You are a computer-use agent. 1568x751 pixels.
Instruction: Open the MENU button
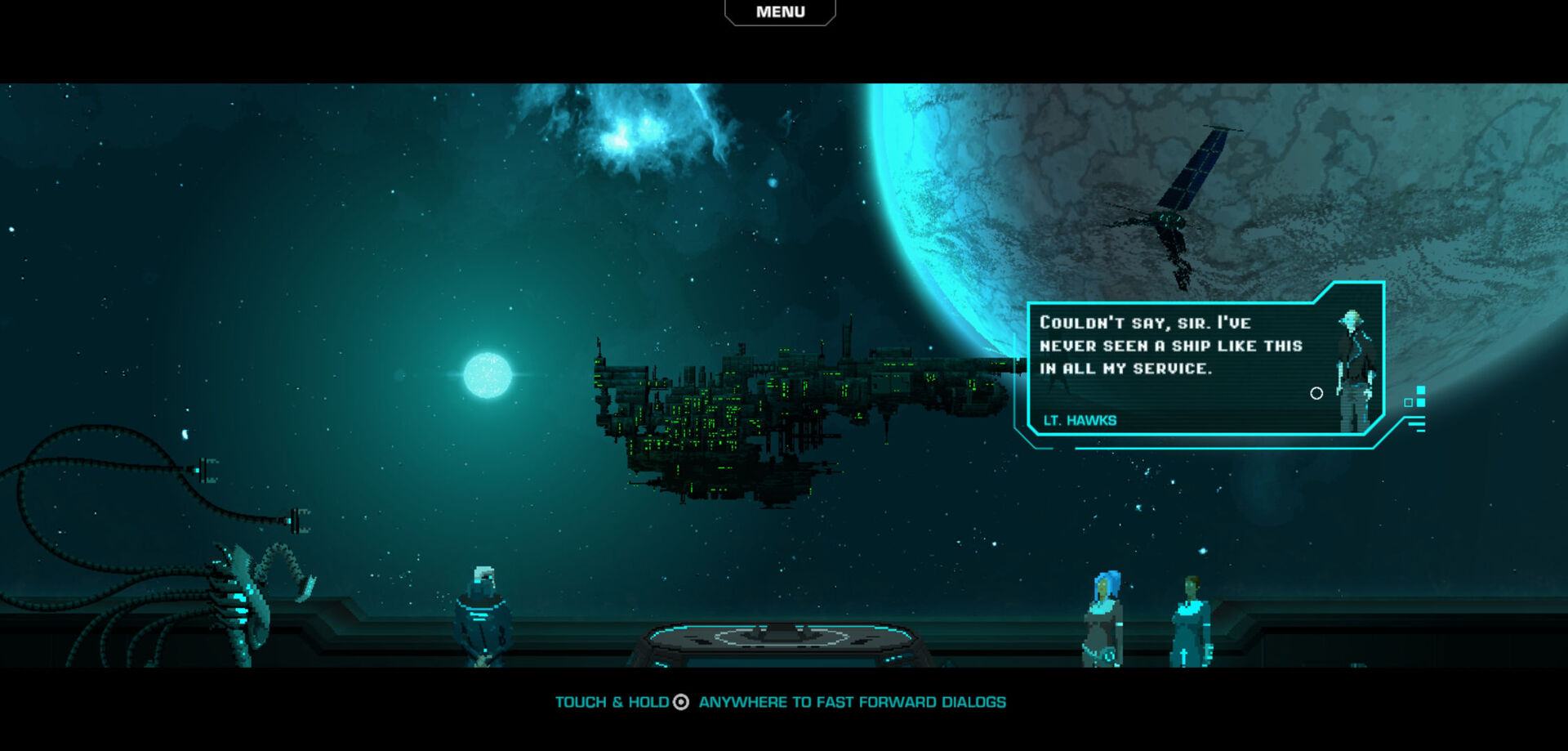(x=780, y=12)
